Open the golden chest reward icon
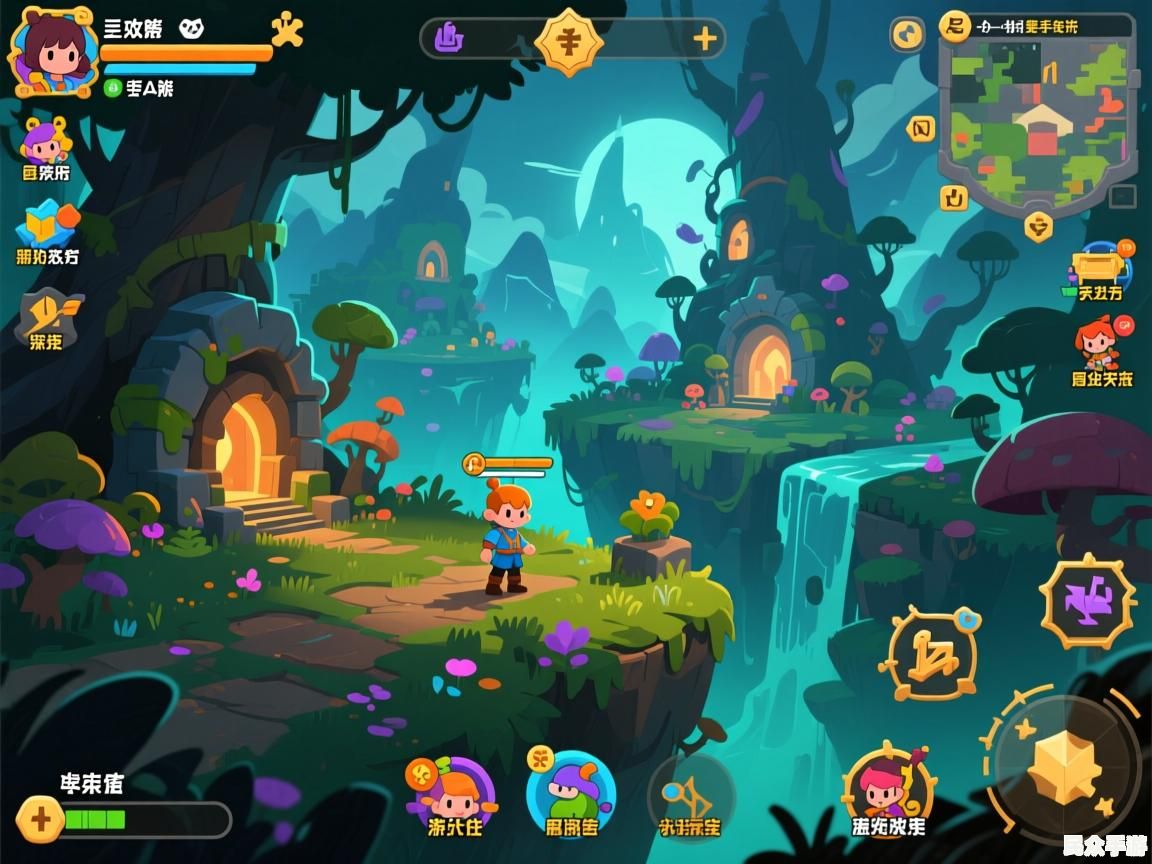 (1097, 267)
